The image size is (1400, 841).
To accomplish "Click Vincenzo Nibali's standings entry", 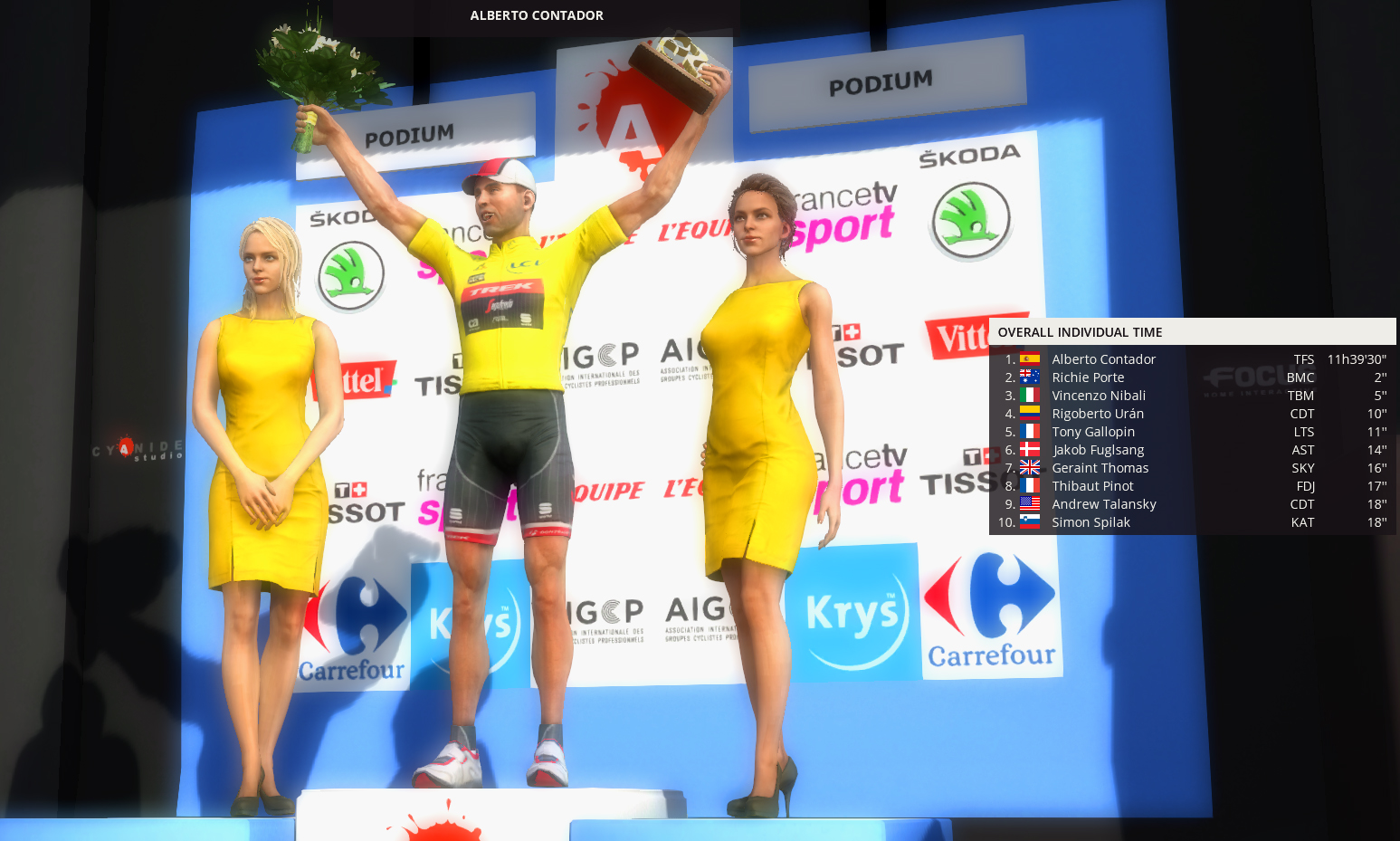I will coord(1099,396).
